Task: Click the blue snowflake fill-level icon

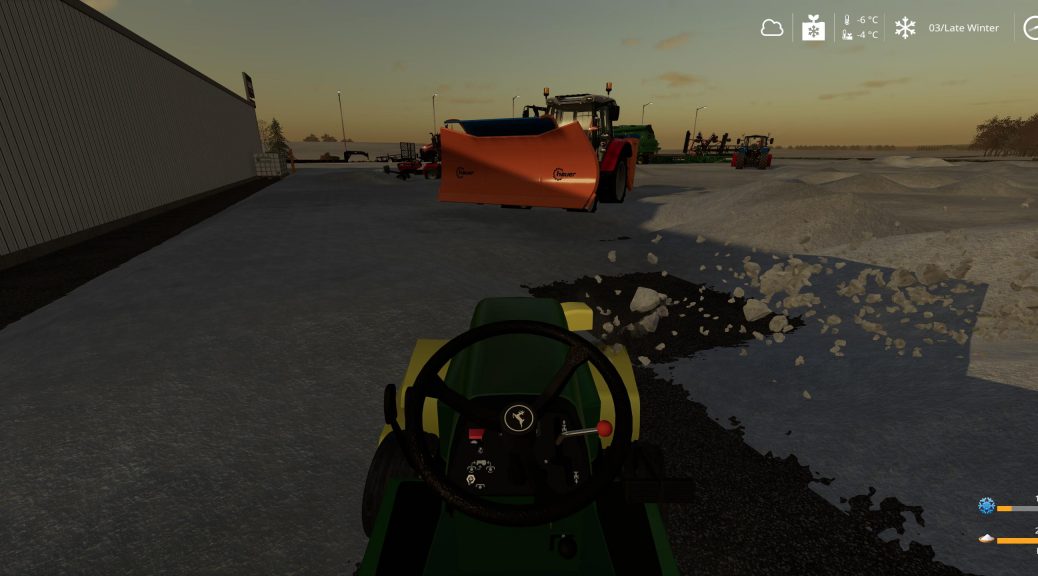Action: (x=986, y=506)
